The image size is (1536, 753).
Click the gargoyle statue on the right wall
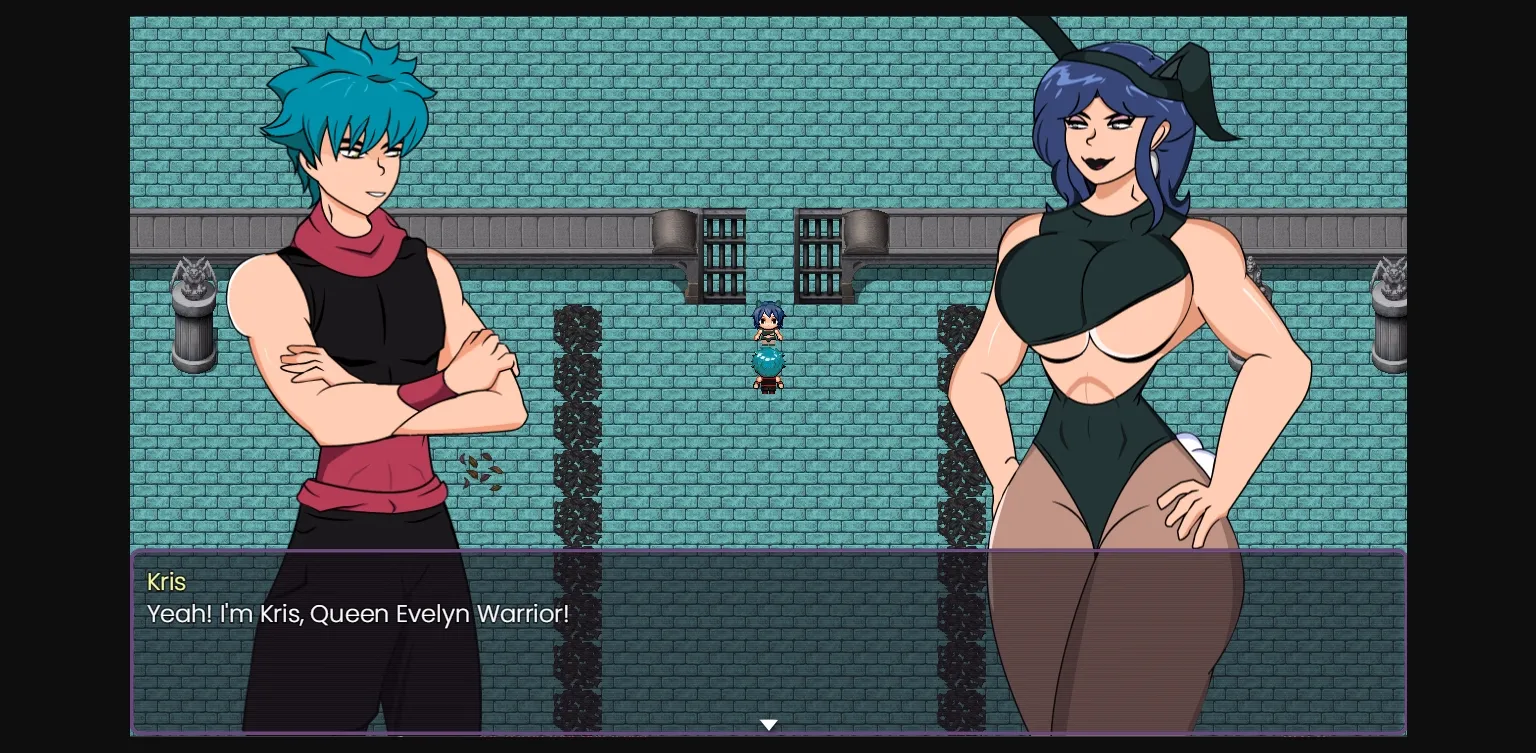coord(1390,275)
